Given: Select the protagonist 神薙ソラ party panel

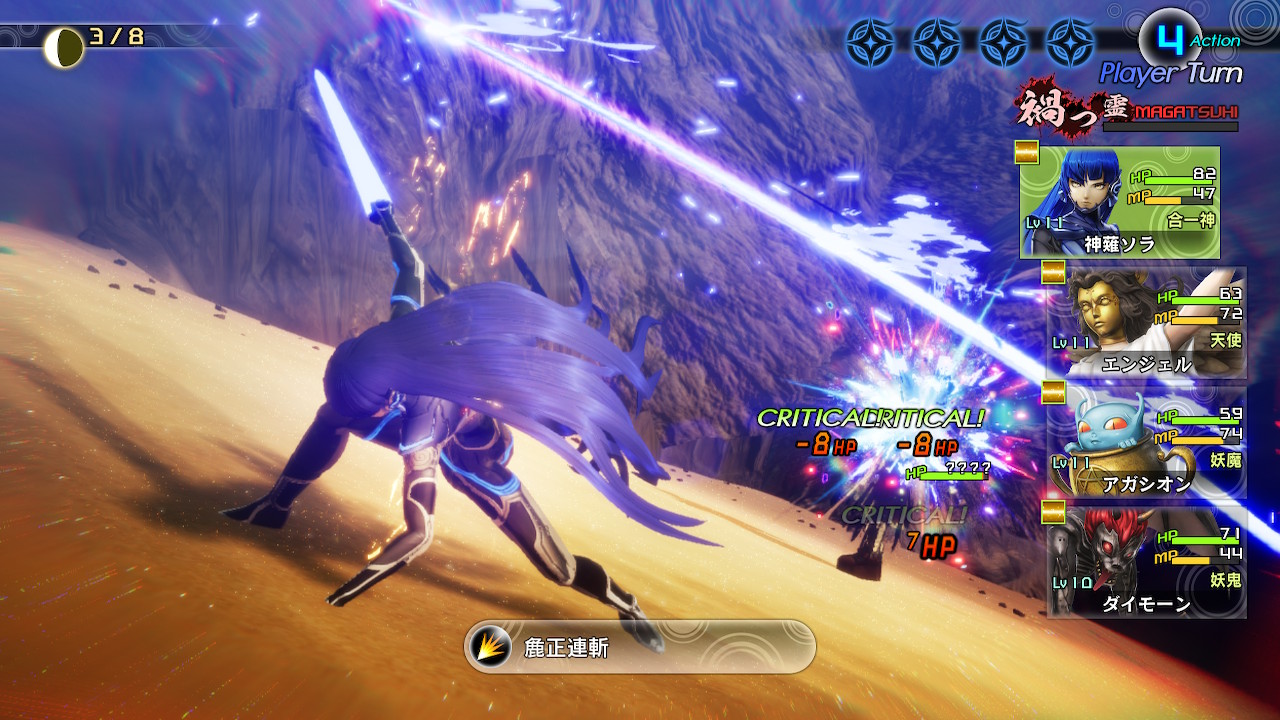Looking at the screenshot, I should tap(1119, 203).
